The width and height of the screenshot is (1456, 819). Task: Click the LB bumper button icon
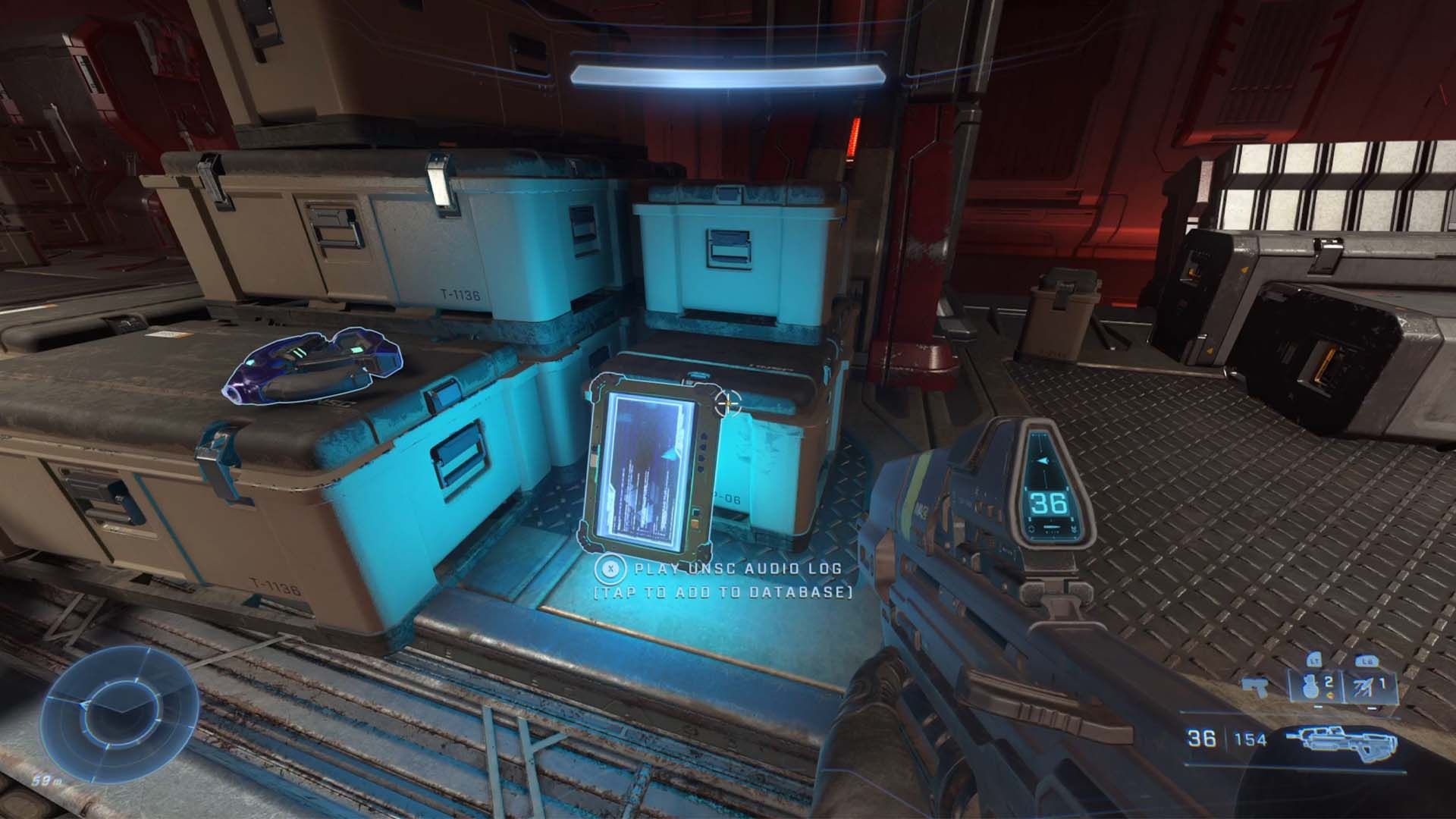click(1366, 661)
